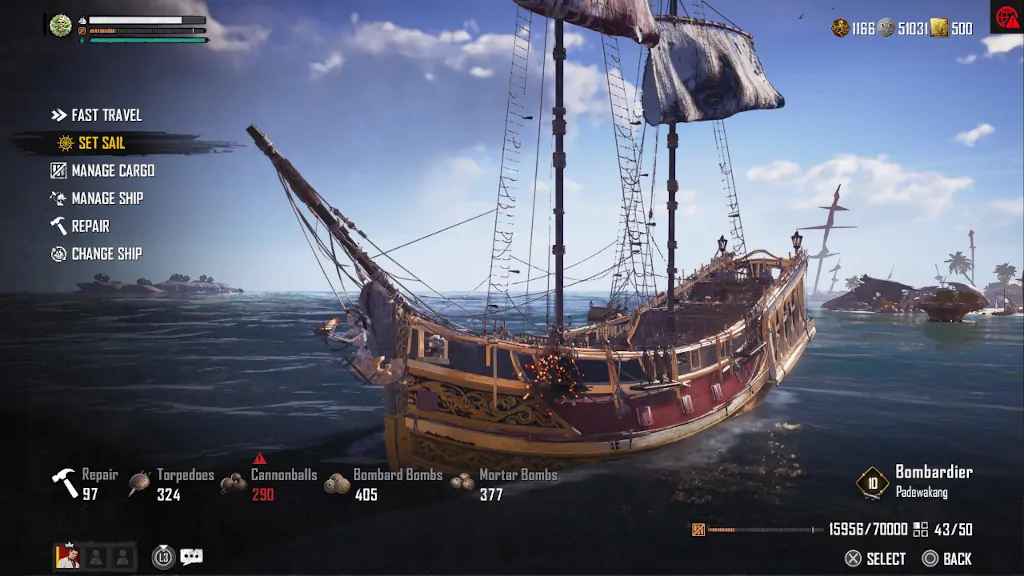This screenshot has height=576, width=1024.
Task: Open the chat speech bubble icon
Action: (x=191, y=557)
